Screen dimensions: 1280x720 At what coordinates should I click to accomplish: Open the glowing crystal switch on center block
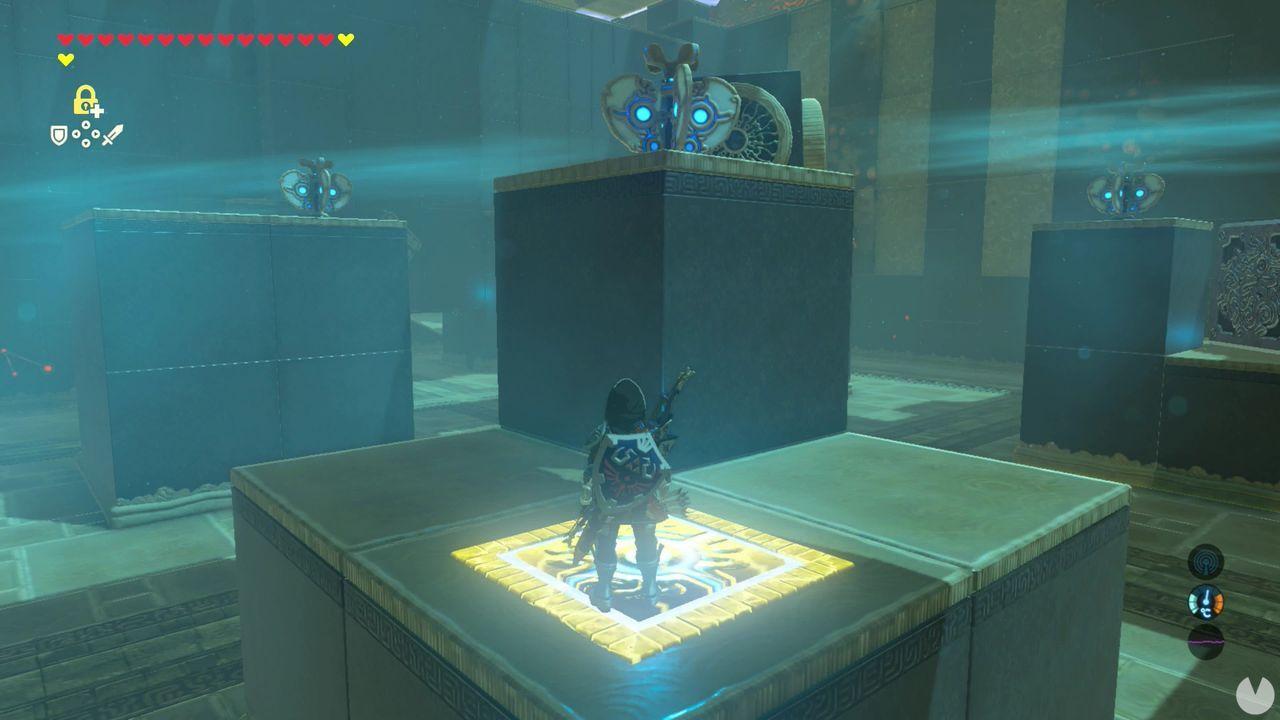[668, 110]
